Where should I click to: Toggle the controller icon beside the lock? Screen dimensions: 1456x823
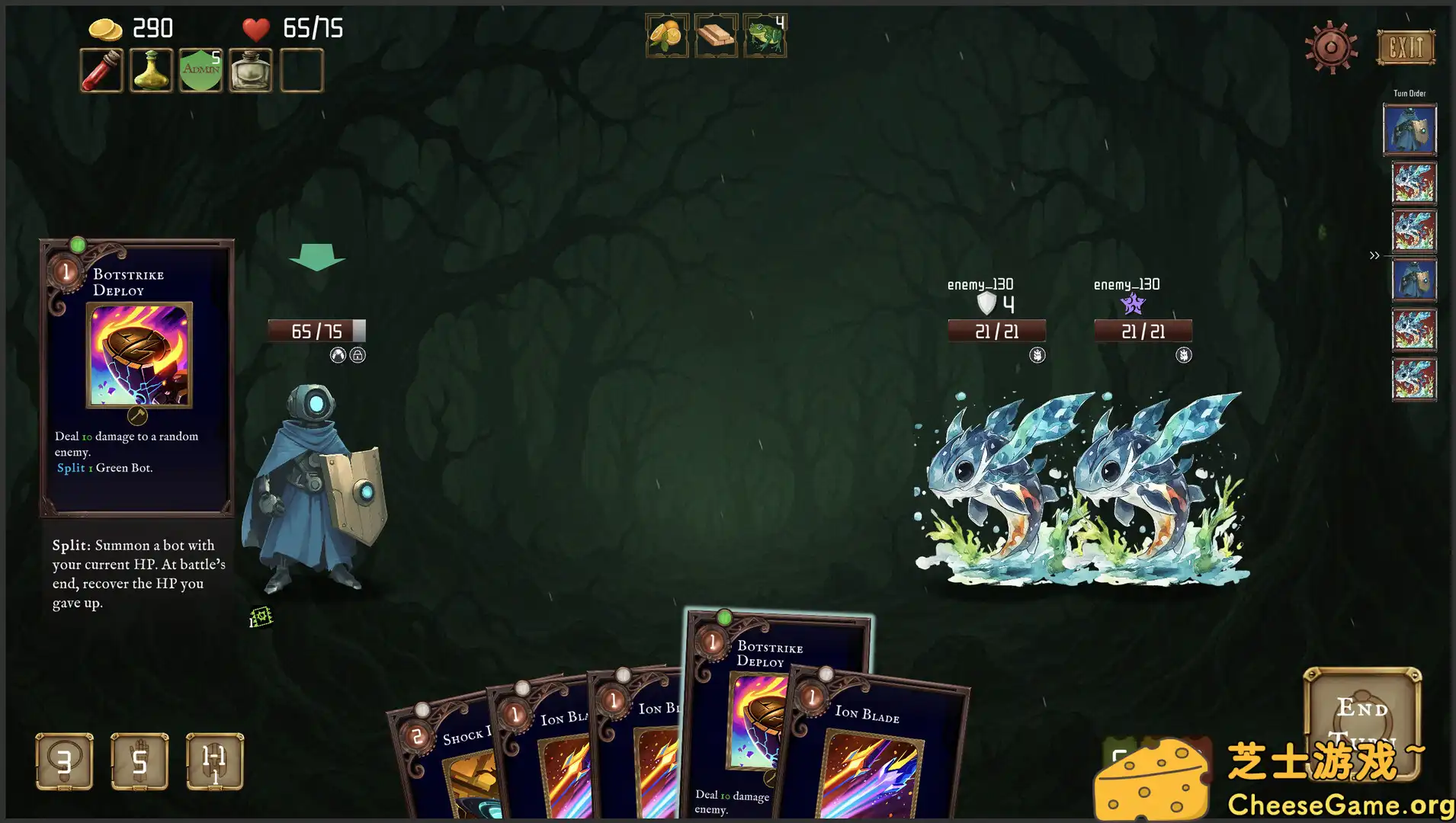click(337, 354)
